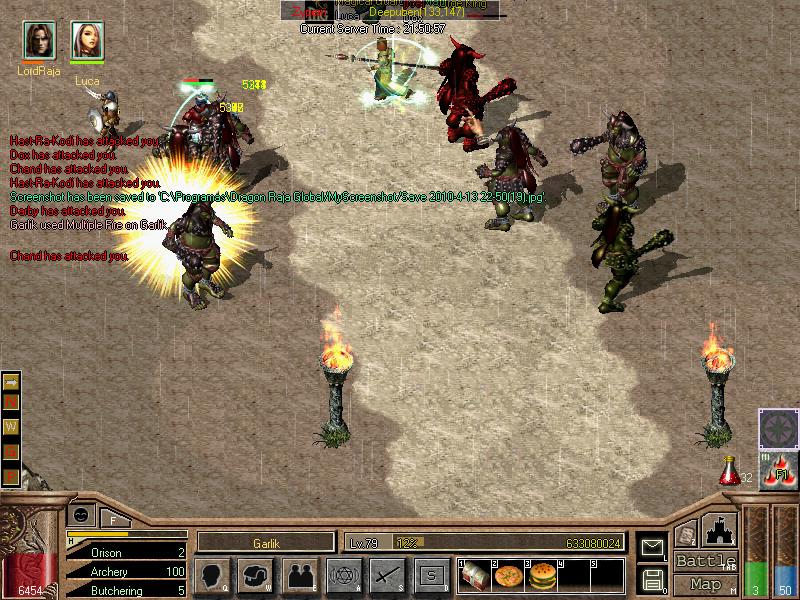Use the pizza in hotbar slot two
This screenshot has height=600, width=800.
pos(508,577)
